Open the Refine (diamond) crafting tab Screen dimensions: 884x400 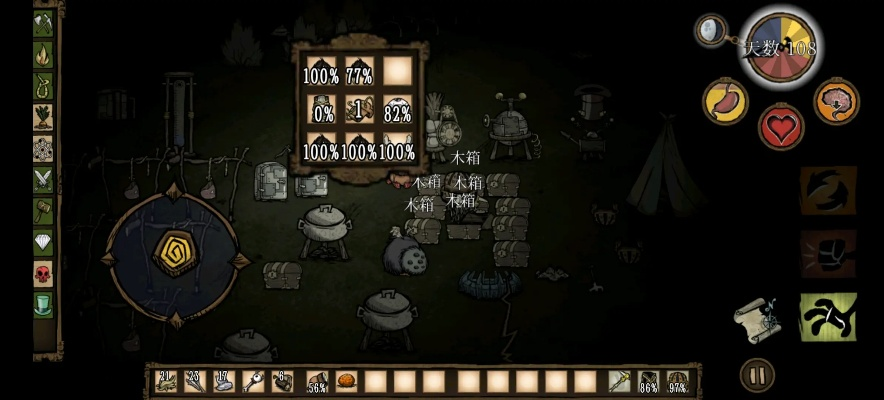[43, 241]
